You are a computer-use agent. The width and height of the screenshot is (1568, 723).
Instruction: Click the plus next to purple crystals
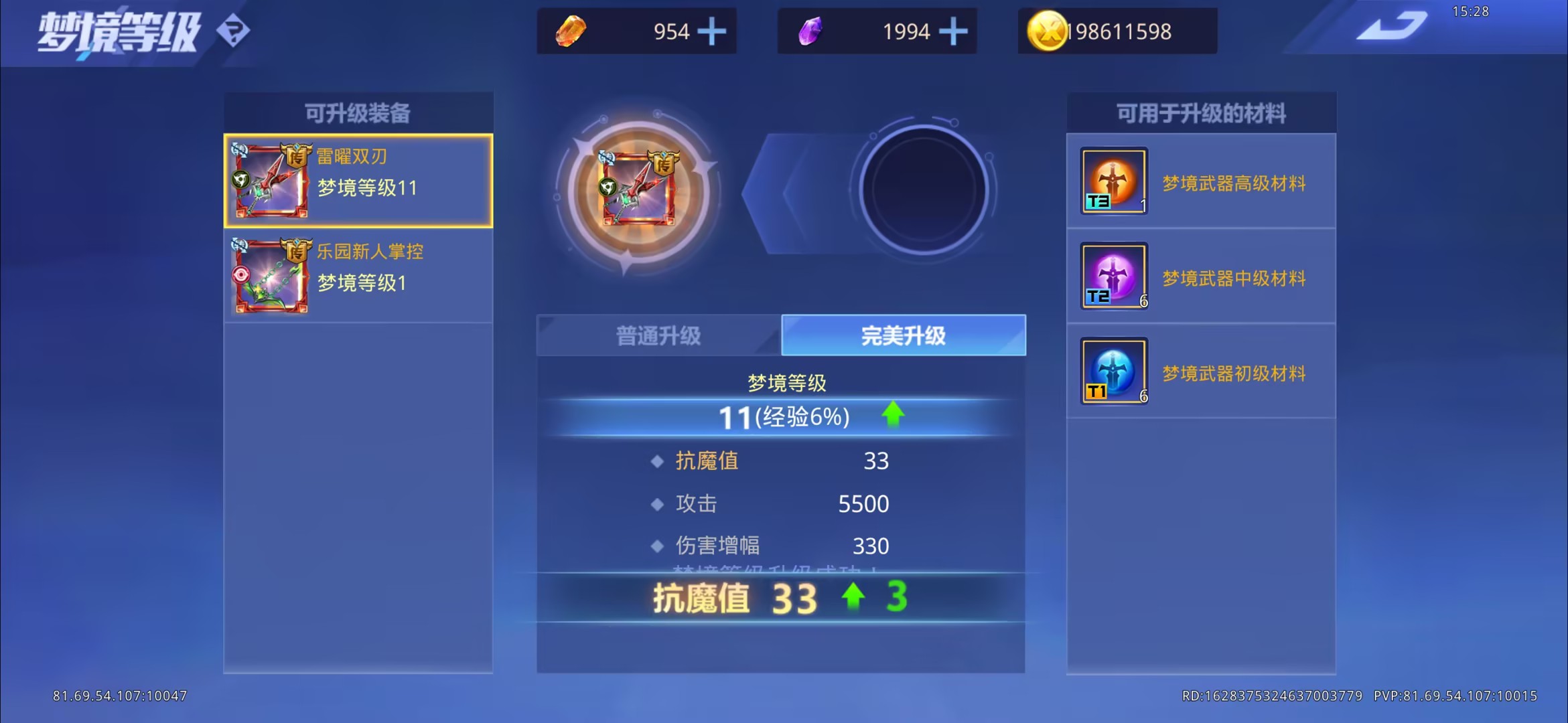point(953,31)
